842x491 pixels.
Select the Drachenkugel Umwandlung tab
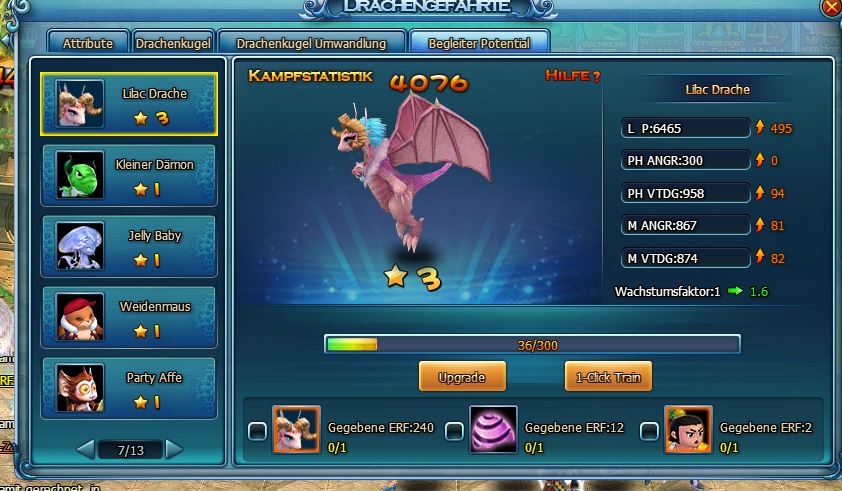click(311, 43)
